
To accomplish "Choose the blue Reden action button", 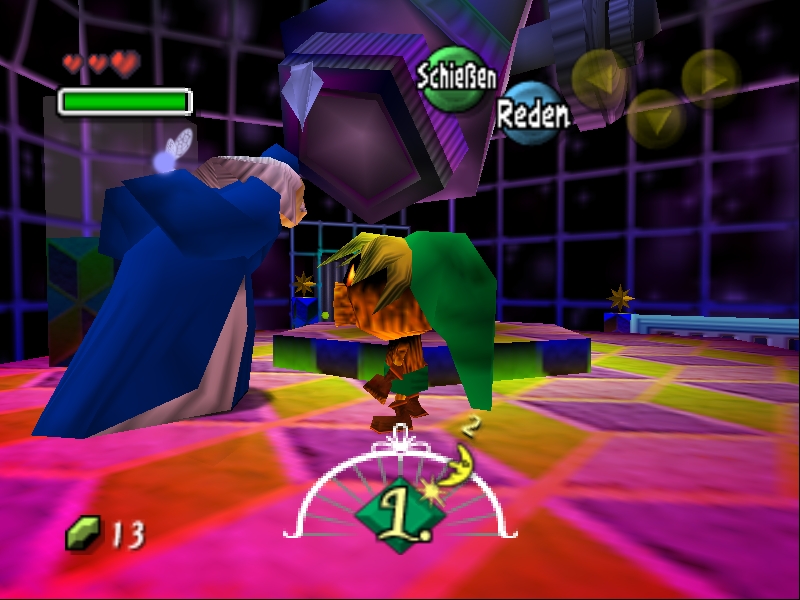I will [x=531, y=113].
